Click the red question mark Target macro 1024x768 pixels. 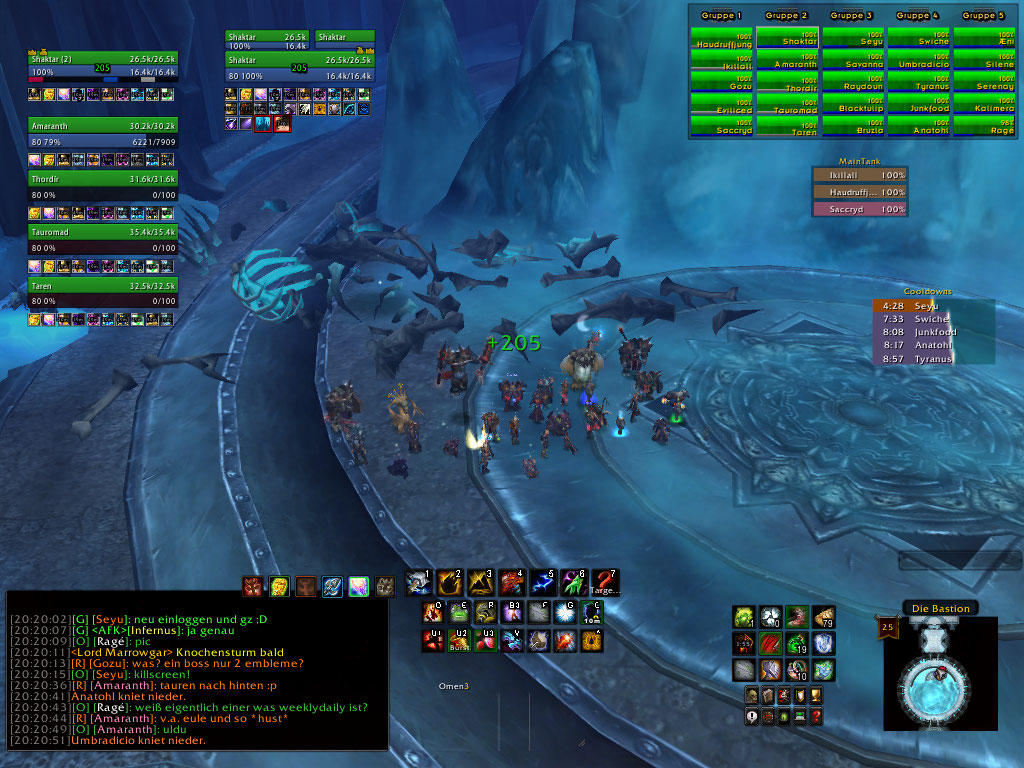click(x=604, y=583)
